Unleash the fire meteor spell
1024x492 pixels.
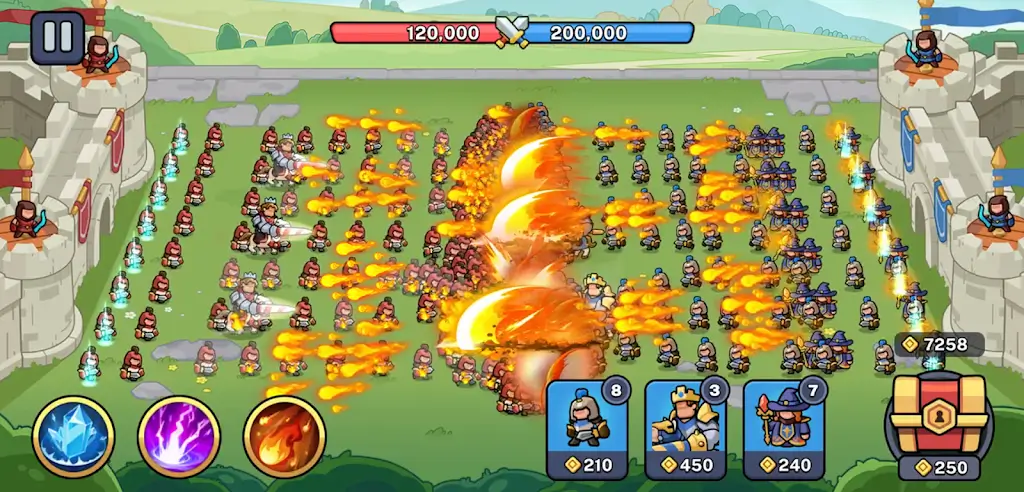click(284, 436)
